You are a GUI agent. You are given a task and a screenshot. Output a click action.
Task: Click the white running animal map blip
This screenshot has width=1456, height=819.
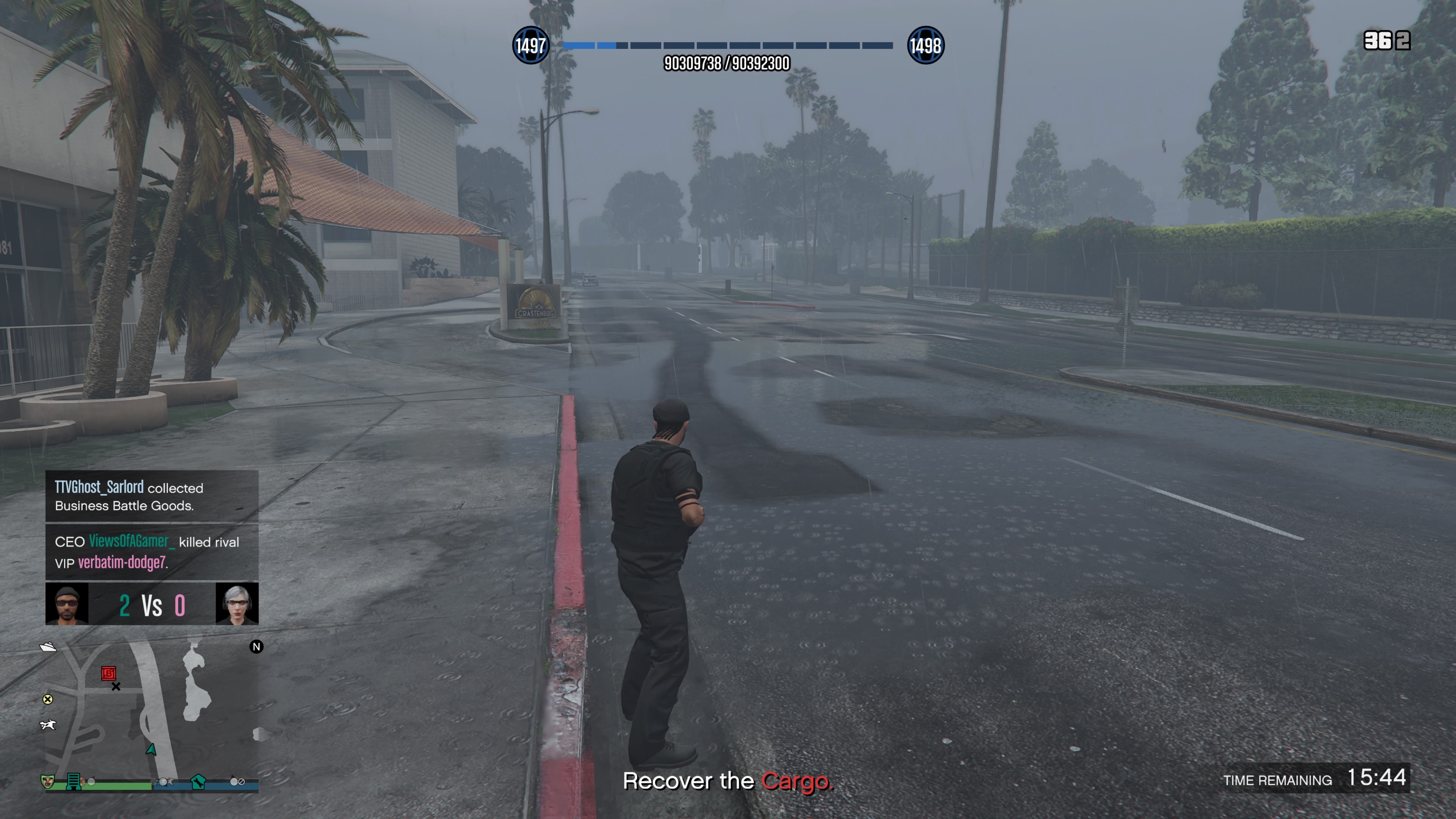pos(48,725)
